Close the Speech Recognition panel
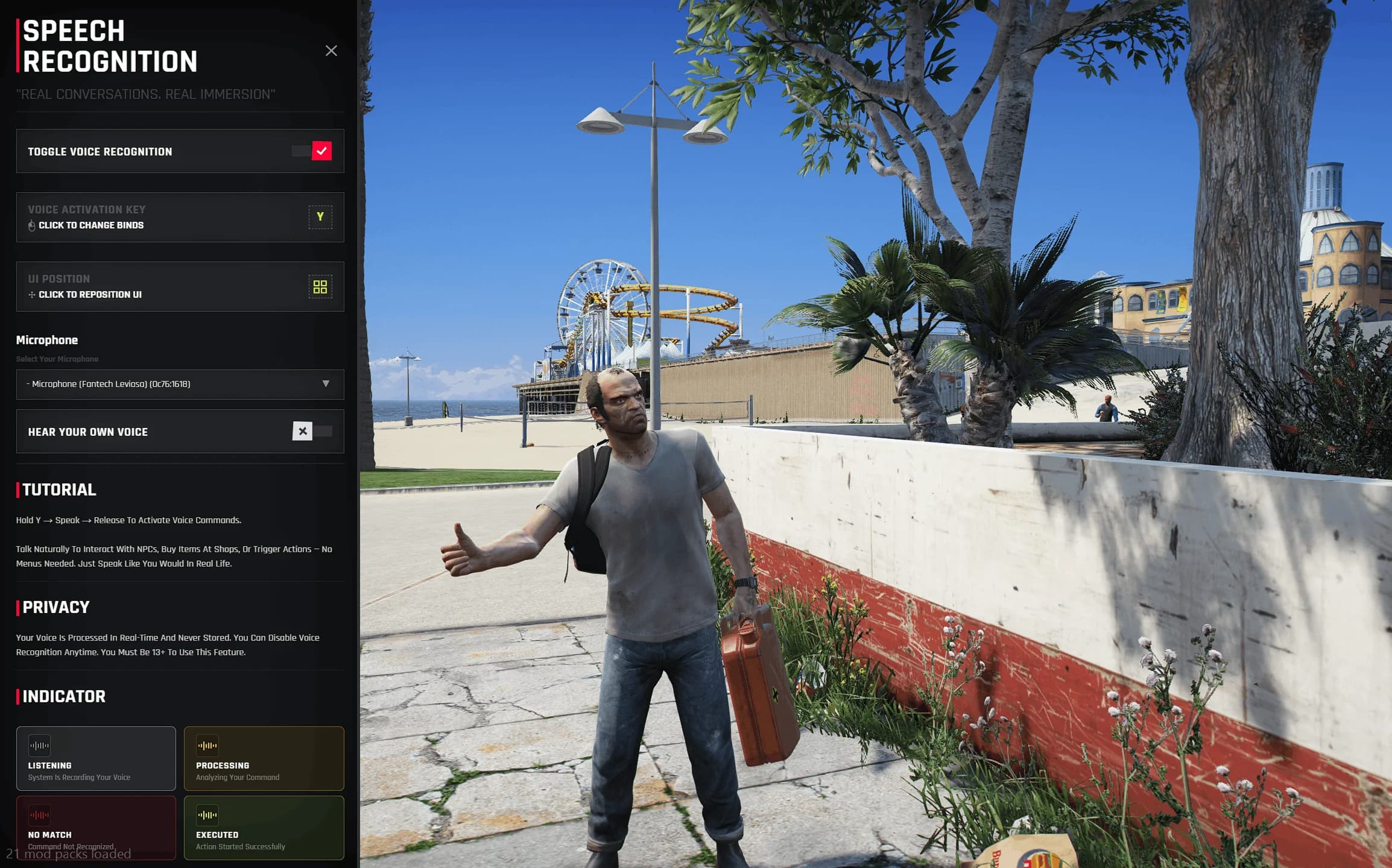The image size is (1392, 868). coord(331,51)
